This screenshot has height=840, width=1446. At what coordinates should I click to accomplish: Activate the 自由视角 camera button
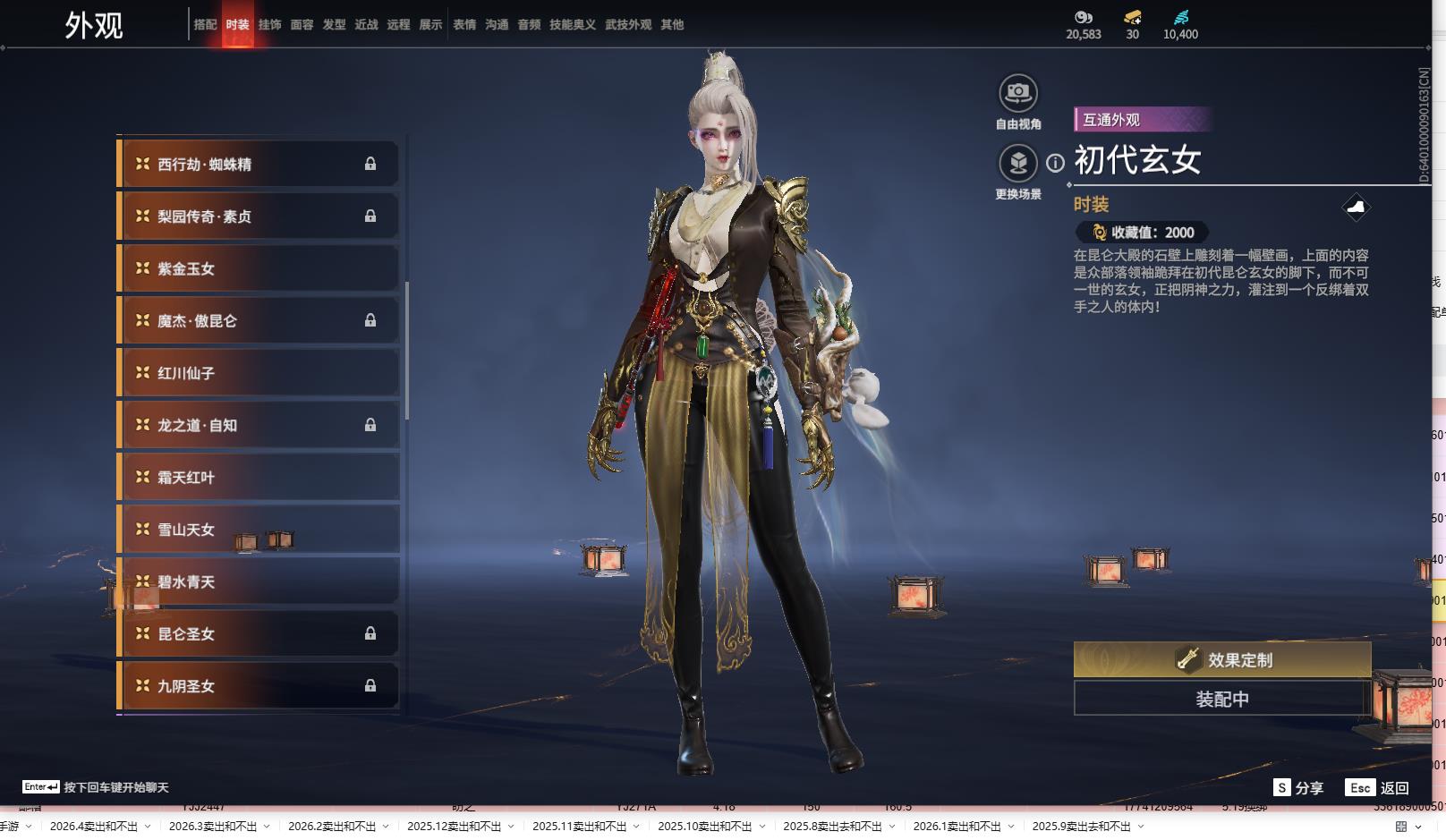(x=1017, y=93)
